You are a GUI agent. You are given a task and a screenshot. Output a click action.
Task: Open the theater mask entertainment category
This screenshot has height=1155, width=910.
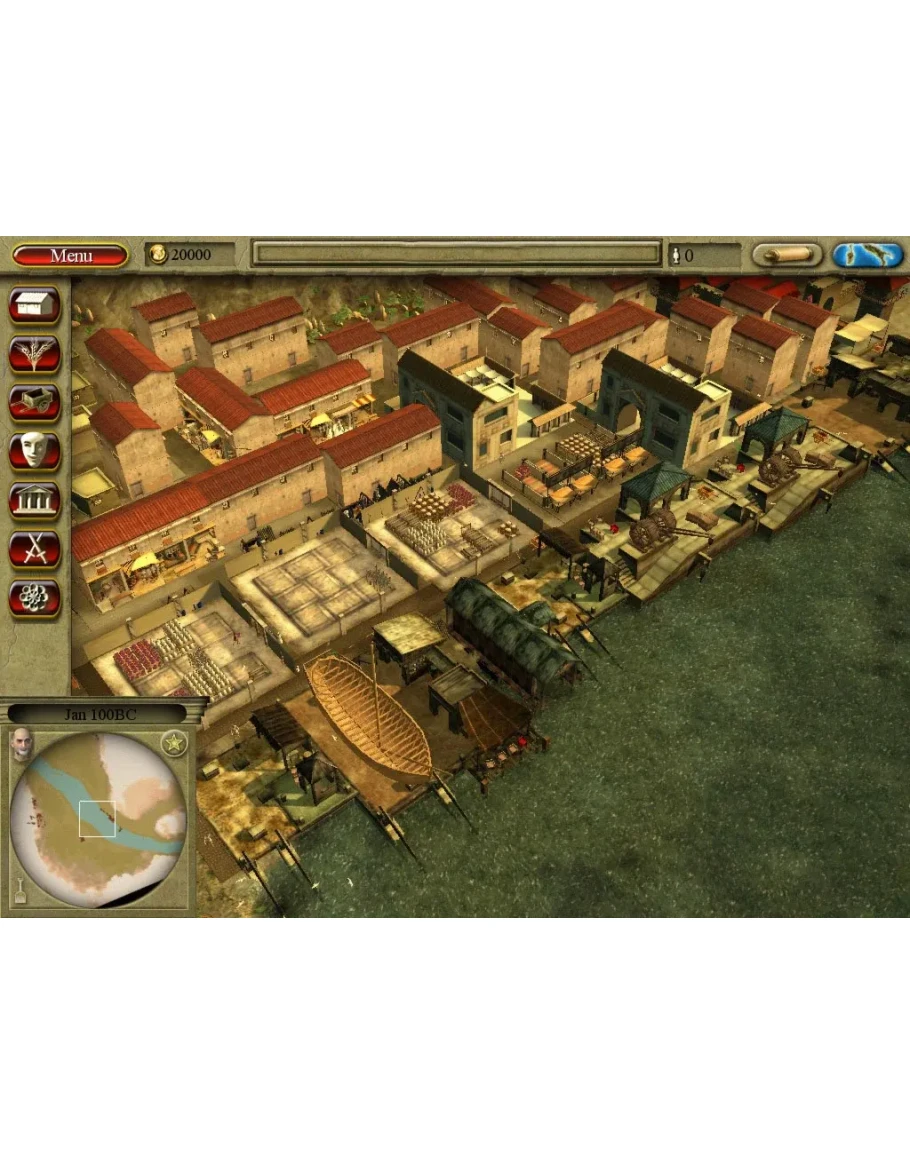tap(35, 451)
